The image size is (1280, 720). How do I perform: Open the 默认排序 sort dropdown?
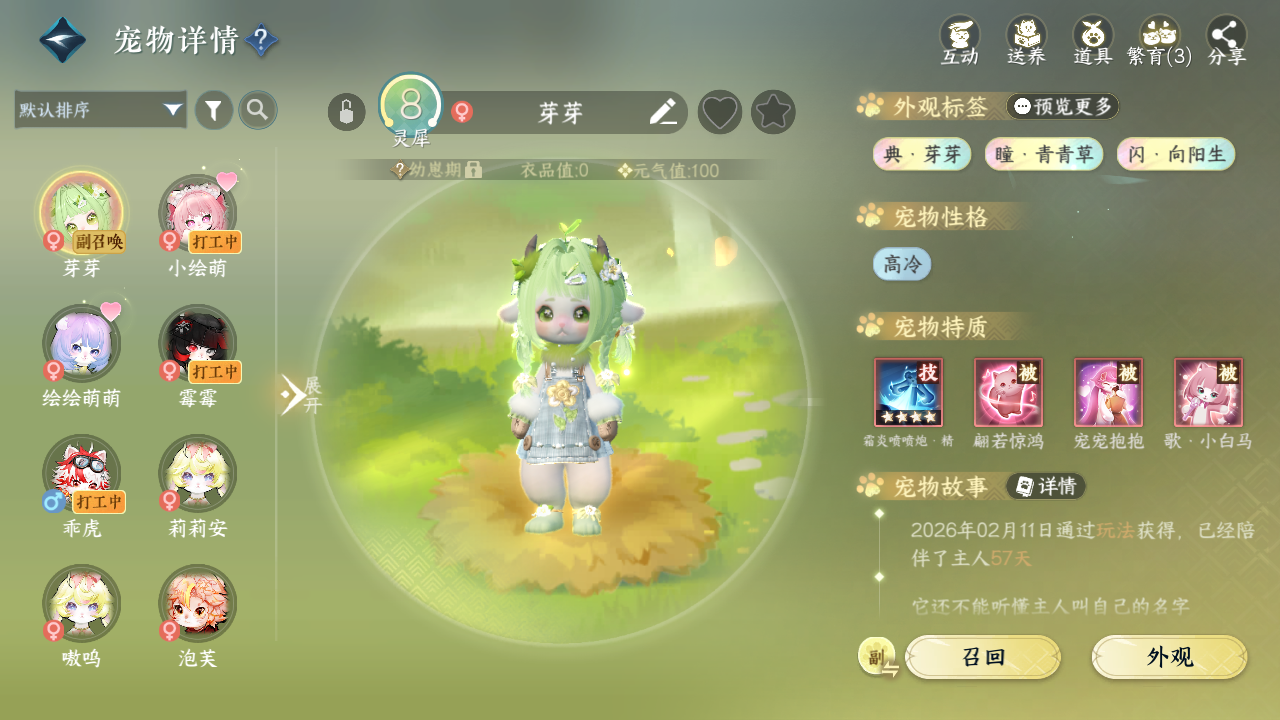tap(101, 110)
